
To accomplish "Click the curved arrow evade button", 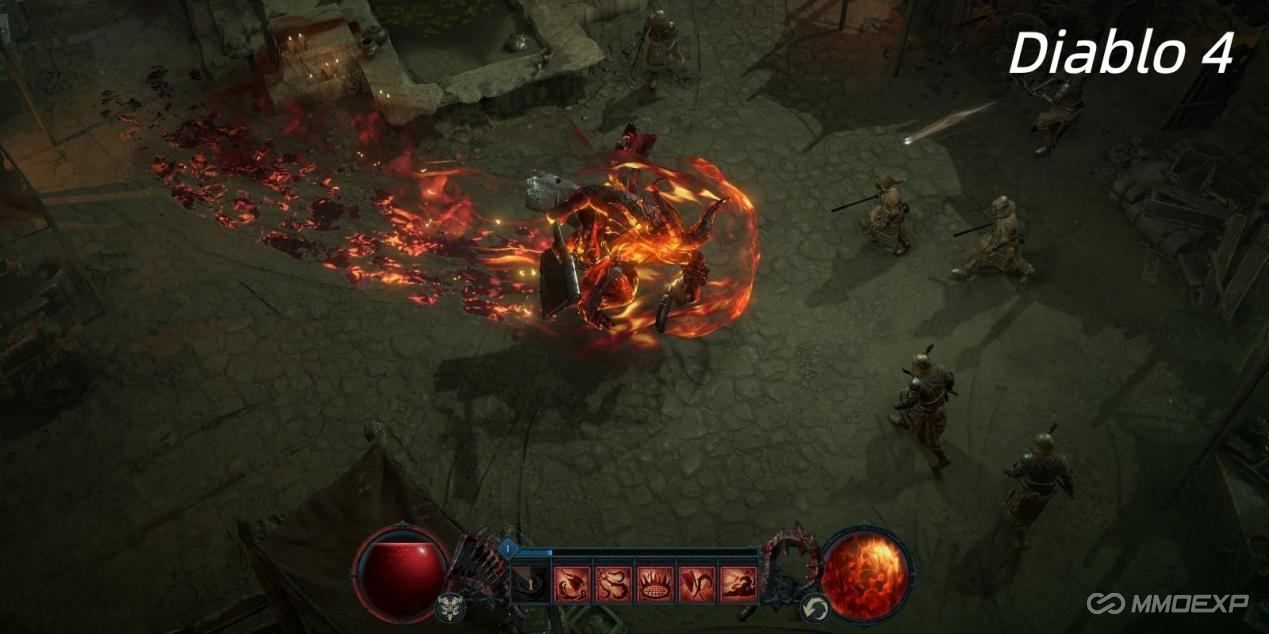I will click(x=814, y=606).
